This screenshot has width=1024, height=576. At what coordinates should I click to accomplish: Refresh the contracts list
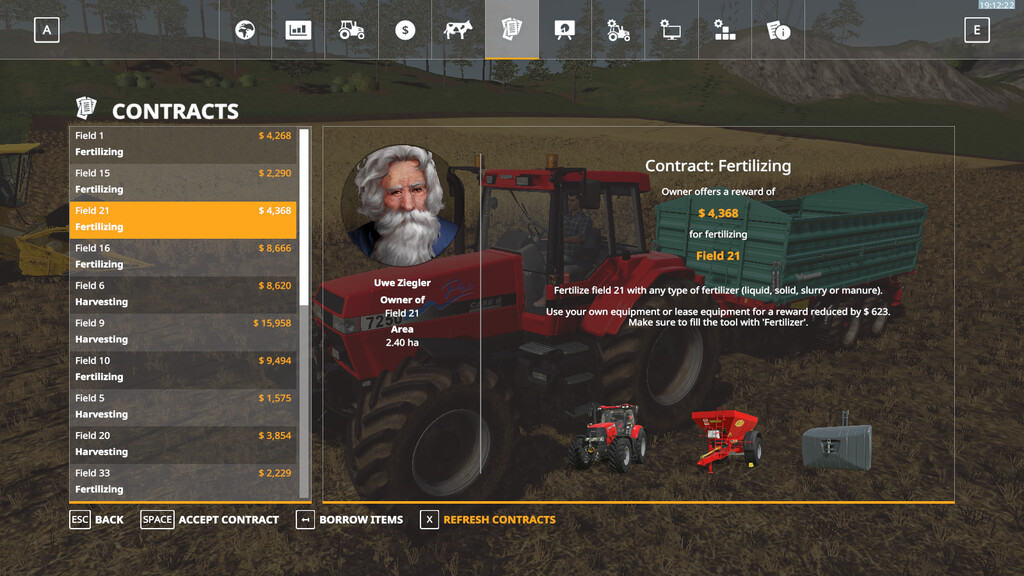(488, 520)
